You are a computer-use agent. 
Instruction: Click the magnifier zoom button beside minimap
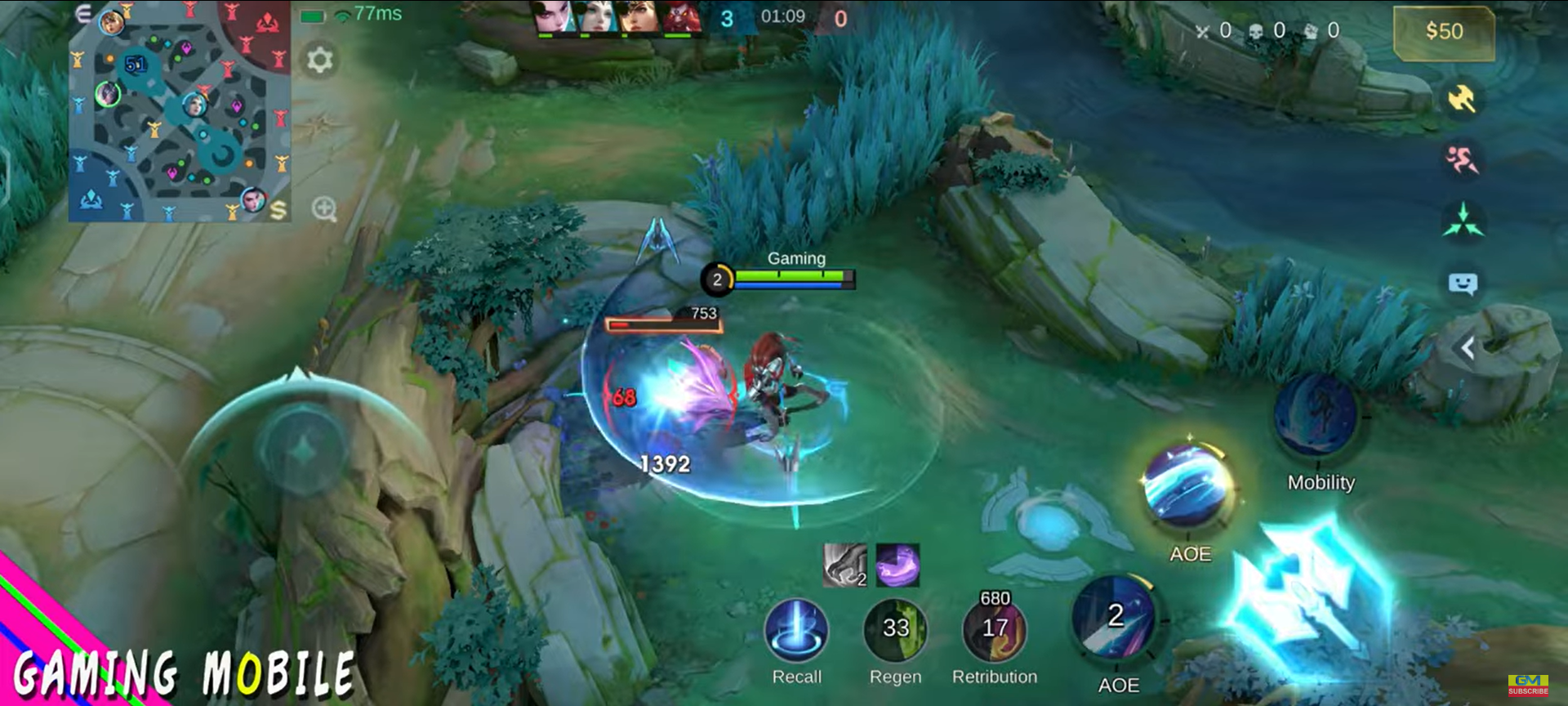tap(324, 209)
